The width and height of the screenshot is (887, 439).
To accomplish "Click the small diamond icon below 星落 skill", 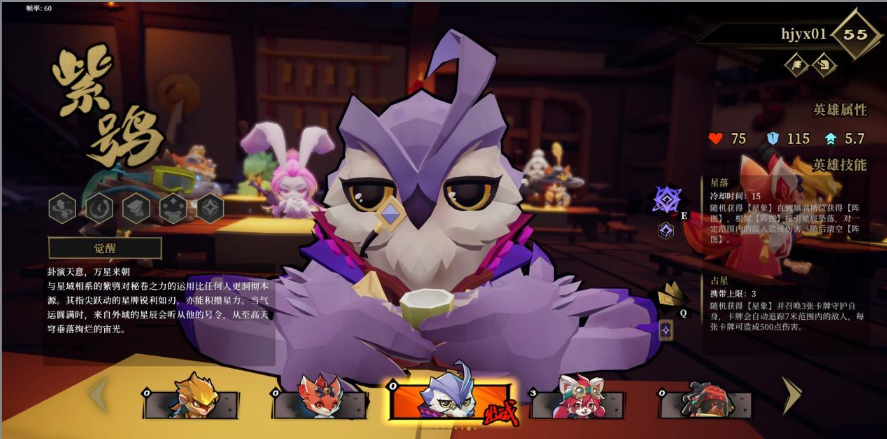I will [667, 230].
